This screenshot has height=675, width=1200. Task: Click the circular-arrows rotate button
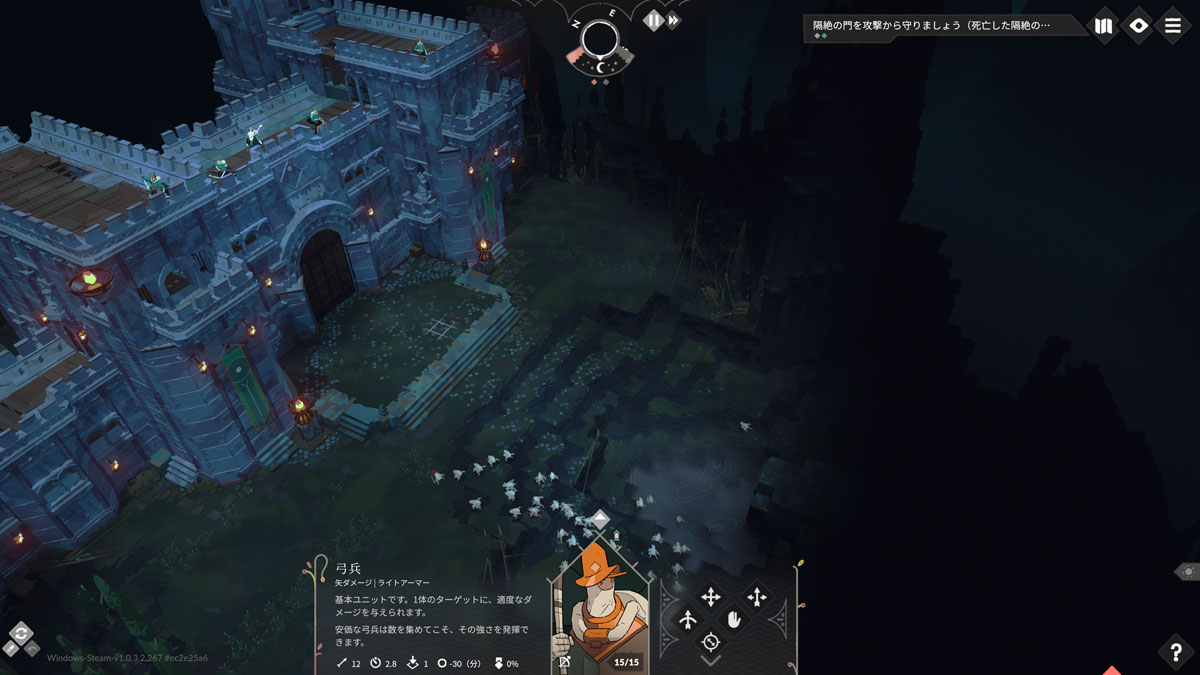(x=21, y=633)
